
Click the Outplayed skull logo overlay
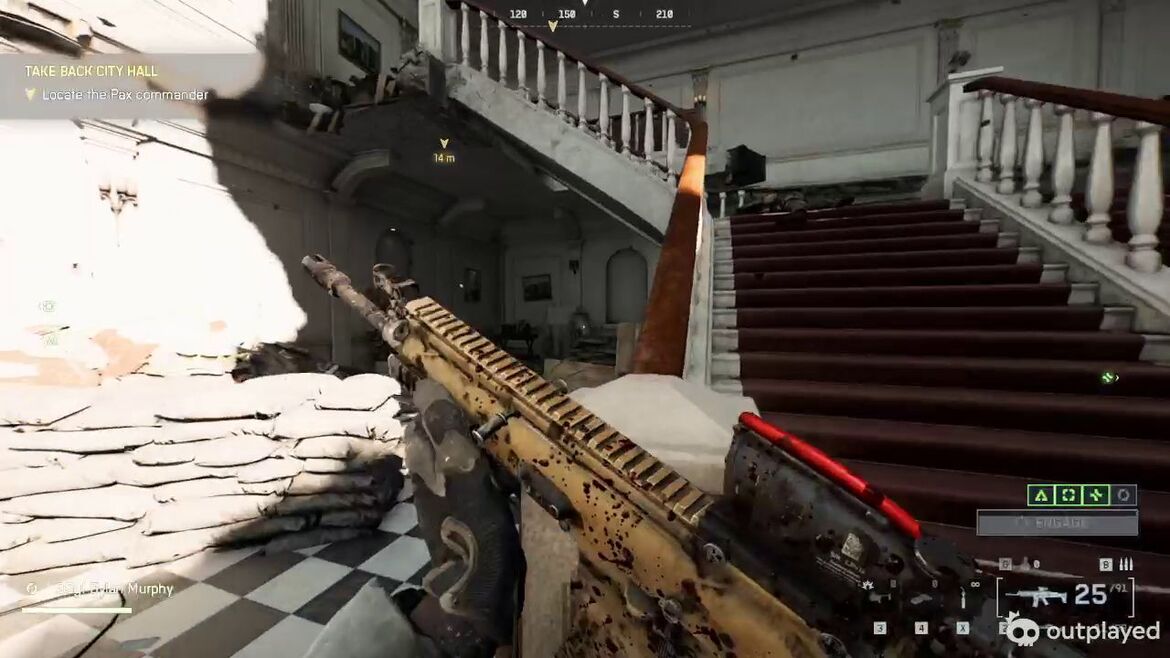(x=1022, y=630)
